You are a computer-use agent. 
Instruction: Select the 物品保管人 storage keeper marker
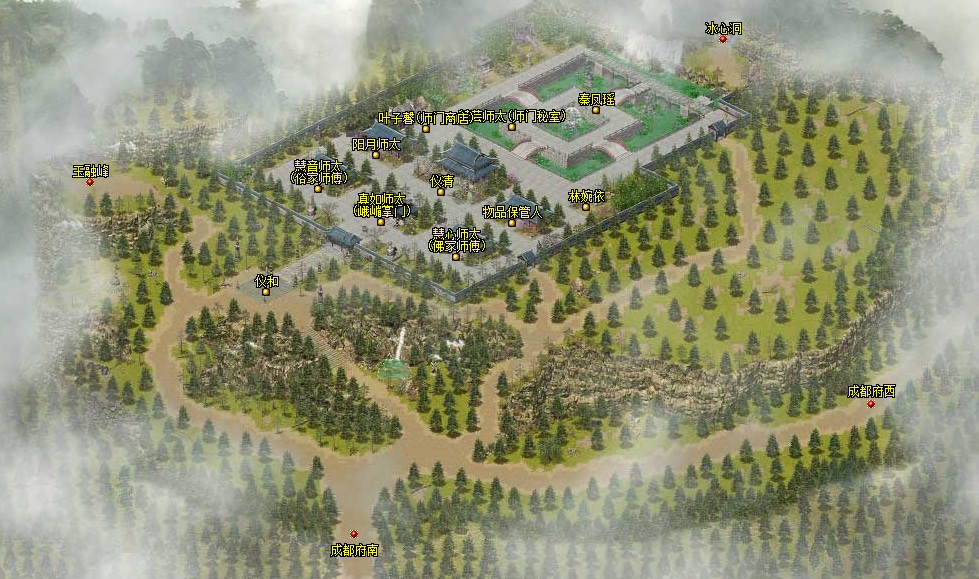coord(511,223)
